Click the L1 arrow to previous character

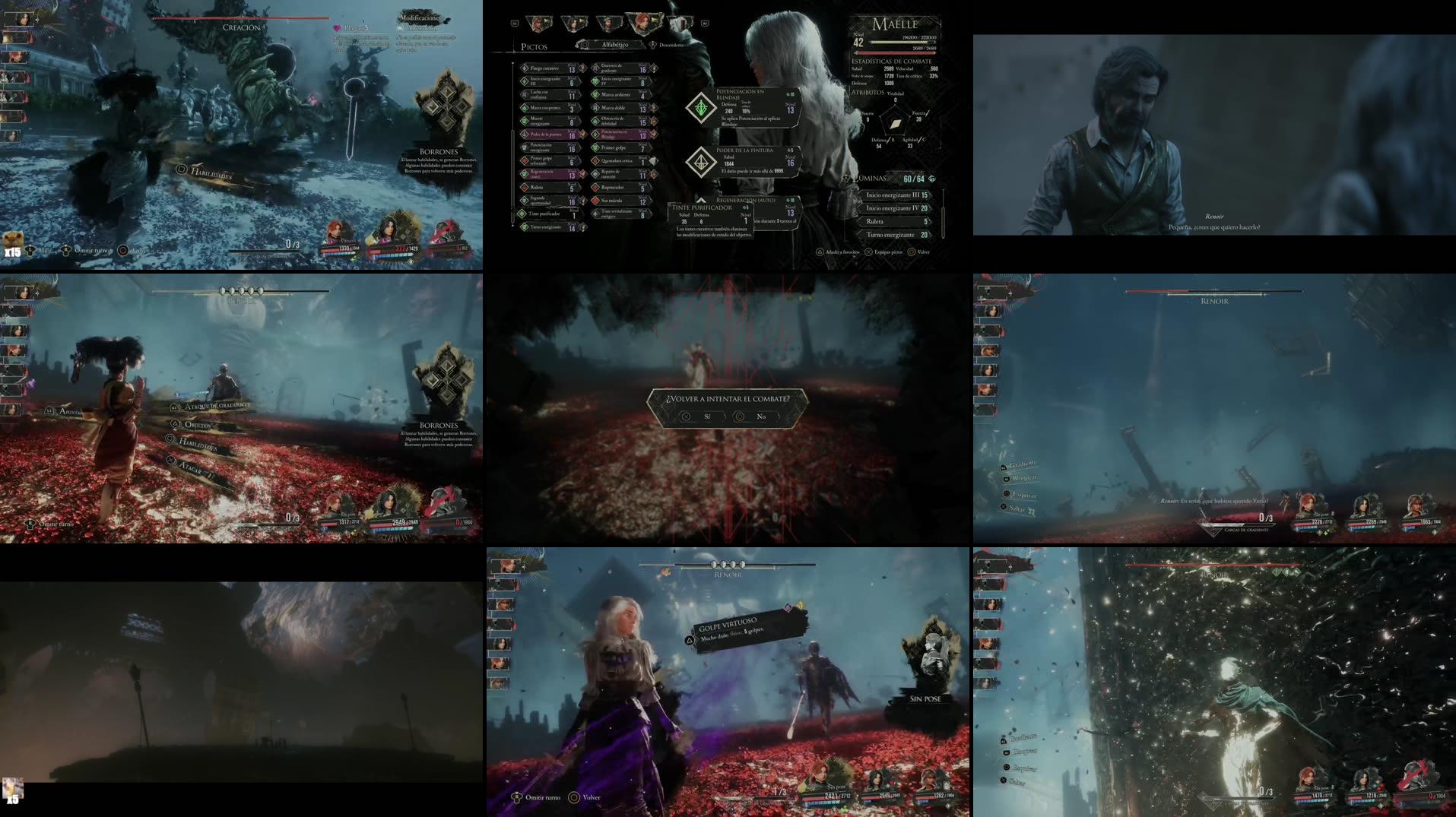coord(514,23)
